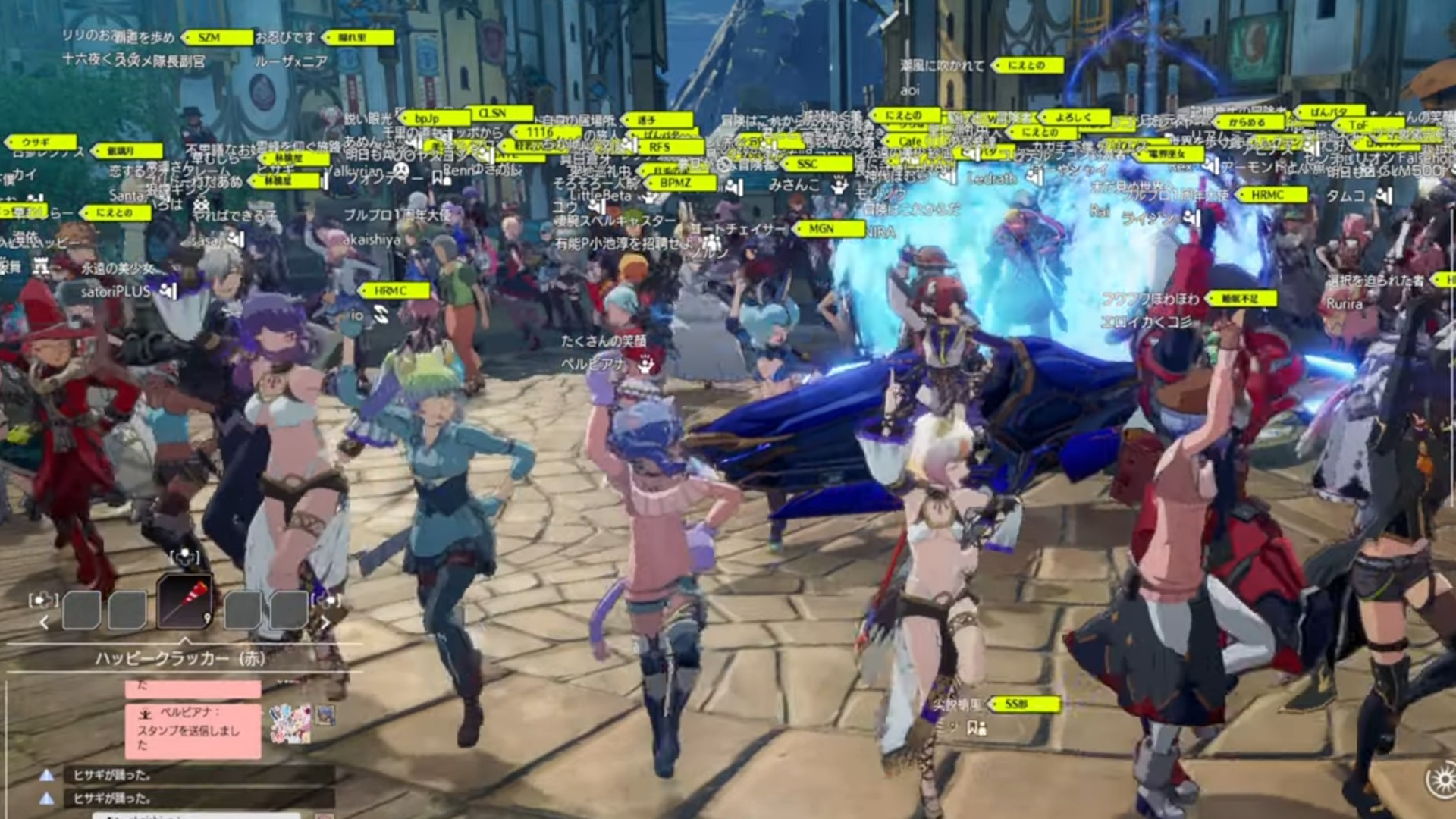Click the blue triangle beside the first ヒサギが踊った message
Image resolution: width=1456 pixels, height=819 pixels.
(x=48, y=774)
